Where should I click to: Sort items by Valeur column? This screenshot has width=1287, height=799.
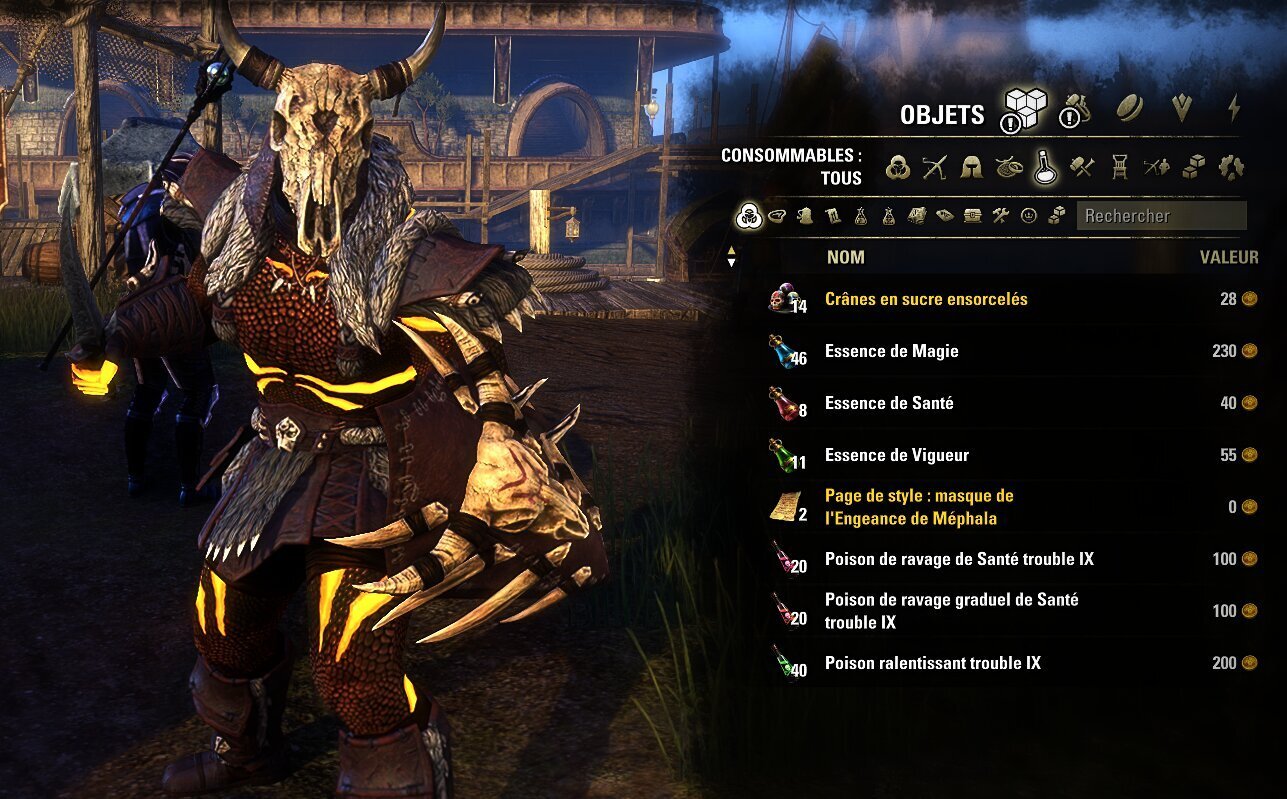click(1228, 257)
